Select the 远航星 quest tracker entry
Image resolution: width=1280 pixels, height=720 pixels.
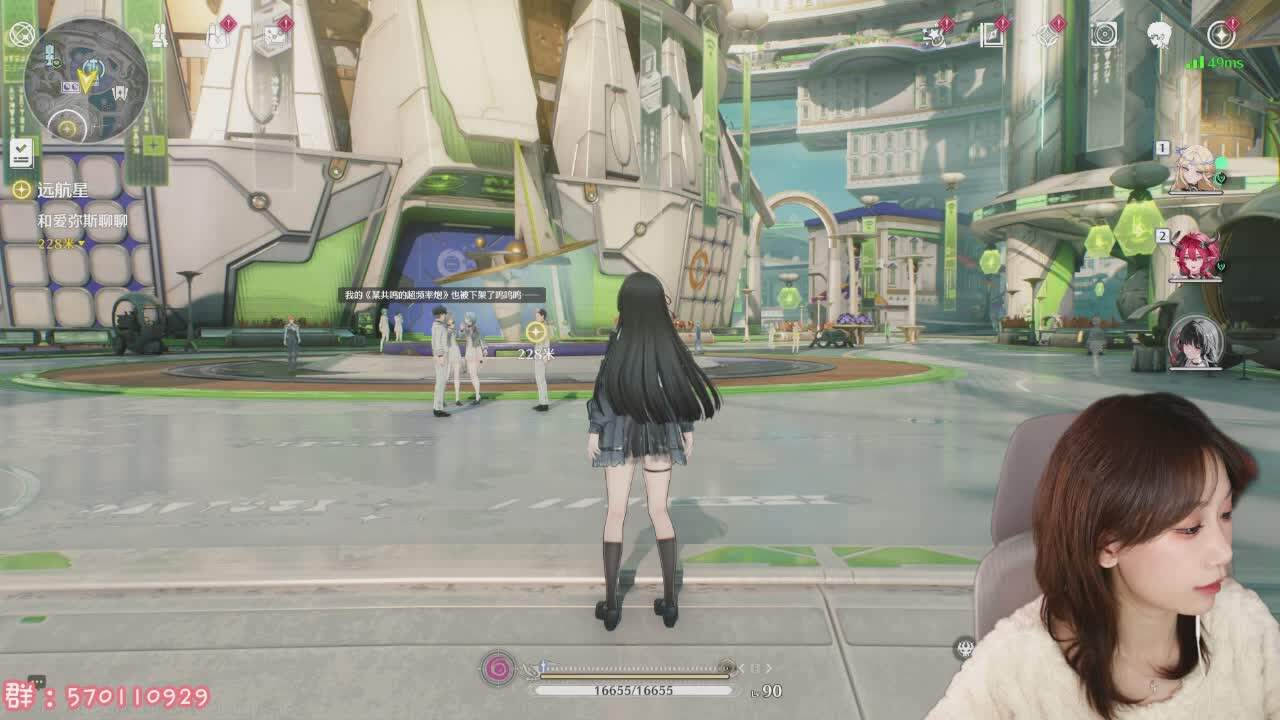[62, 190]
